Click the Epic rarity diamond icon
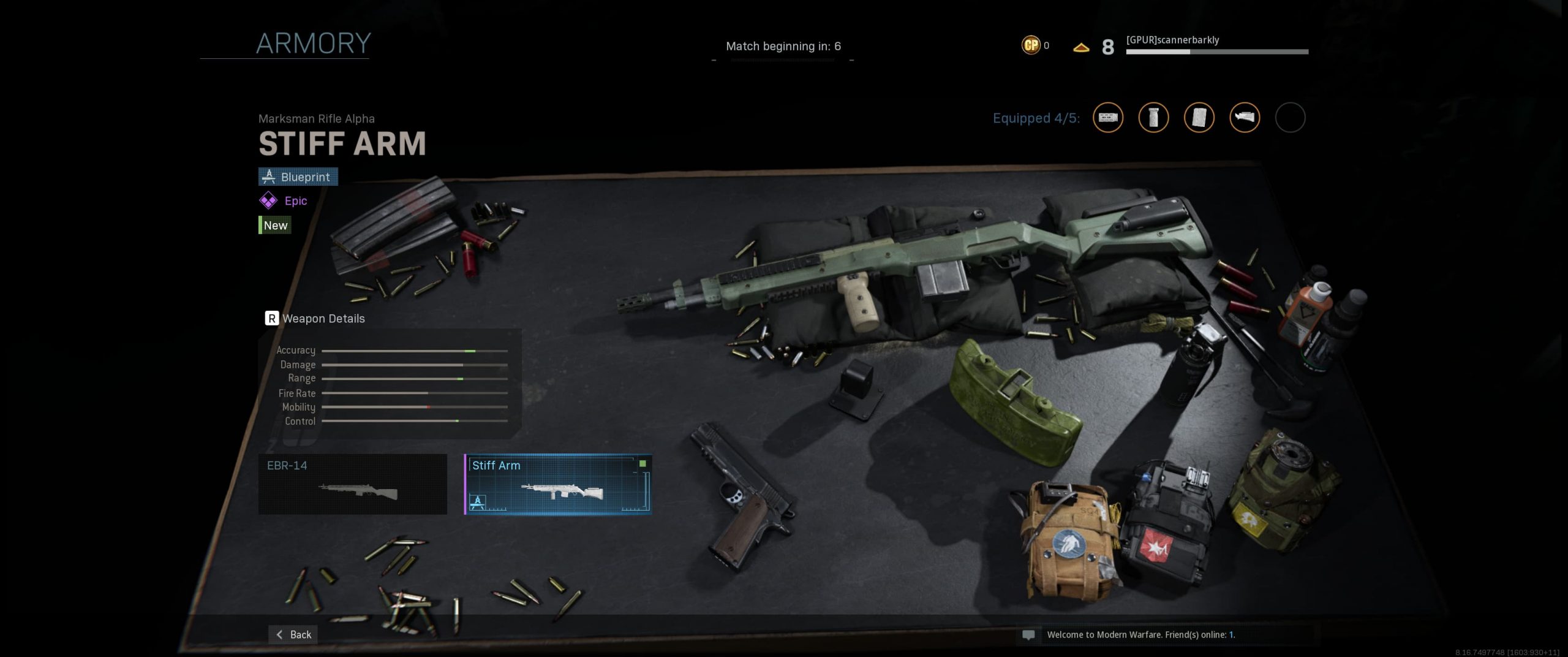The image size is (1568, 657). (268, 200)
